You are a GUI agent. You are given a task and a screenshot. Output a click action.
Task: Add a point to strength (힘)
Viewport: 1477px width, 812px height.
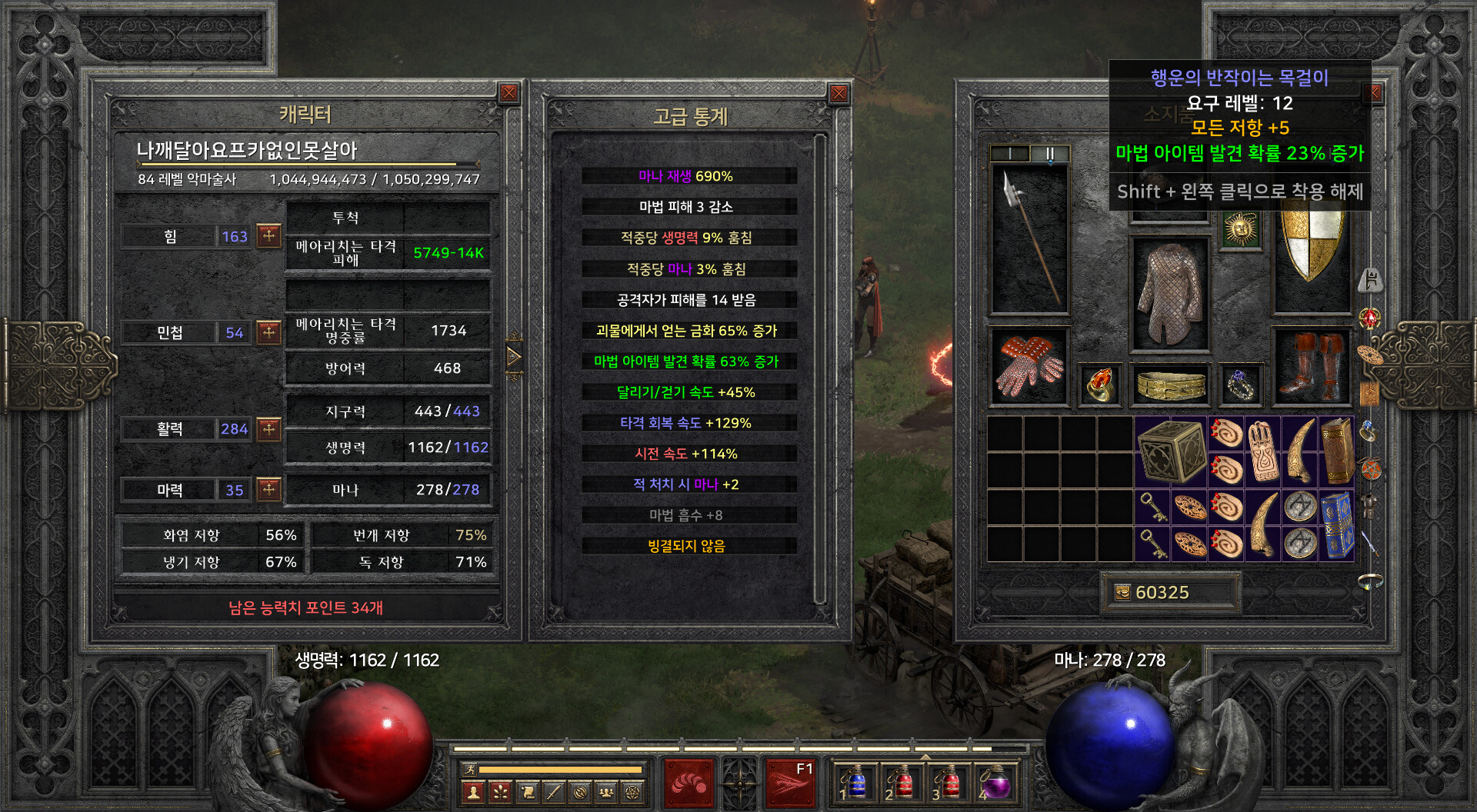point(268,235)
